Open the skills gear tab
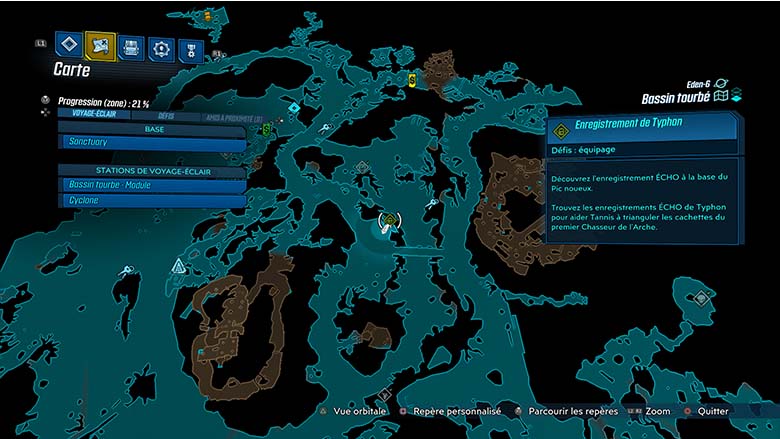The width and height of the screenshot is (780, 439). [x=161, y=47]
